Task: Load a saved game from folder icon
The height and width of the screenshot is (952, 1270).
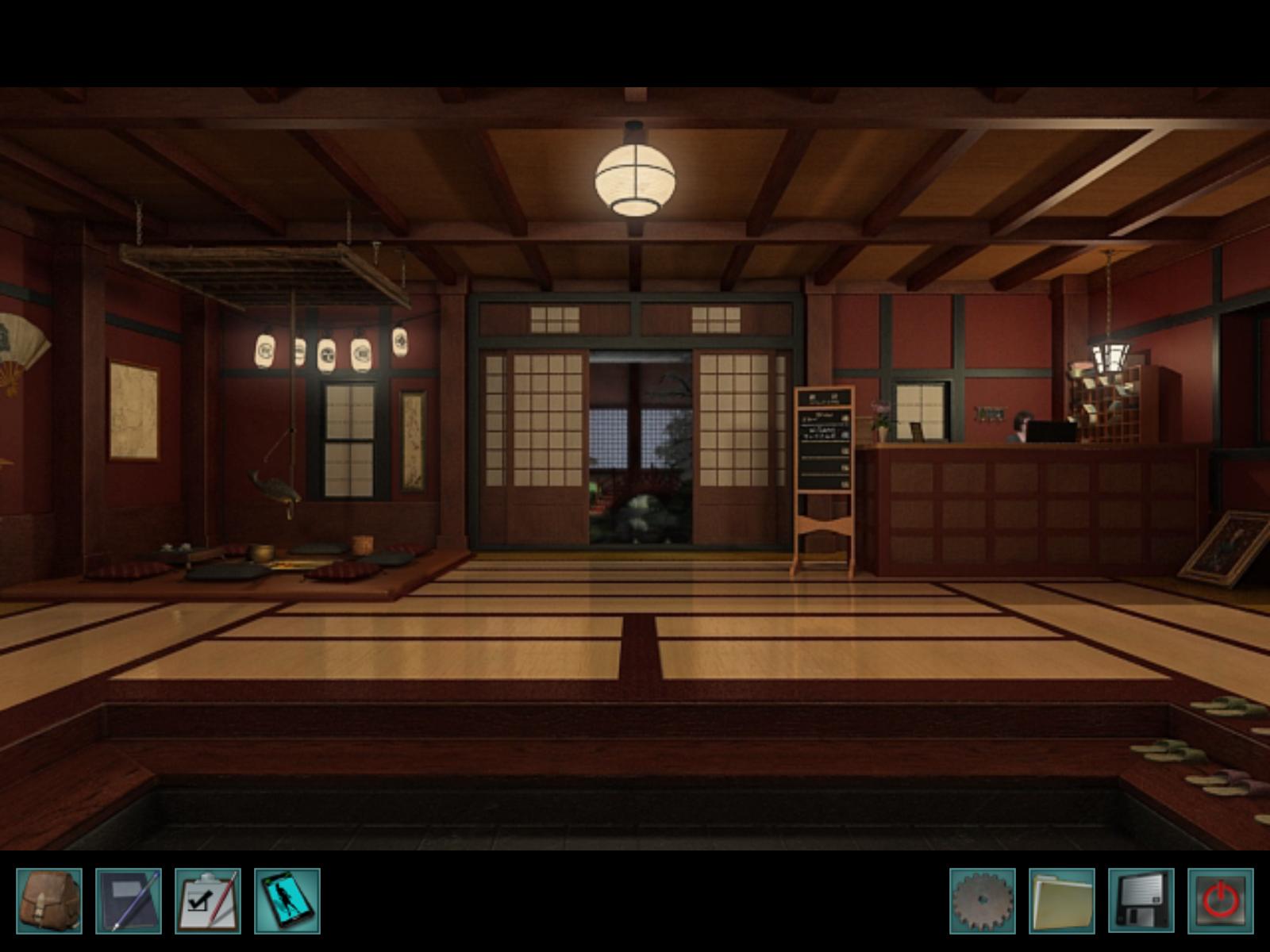Action: [x=1062, y=900]
